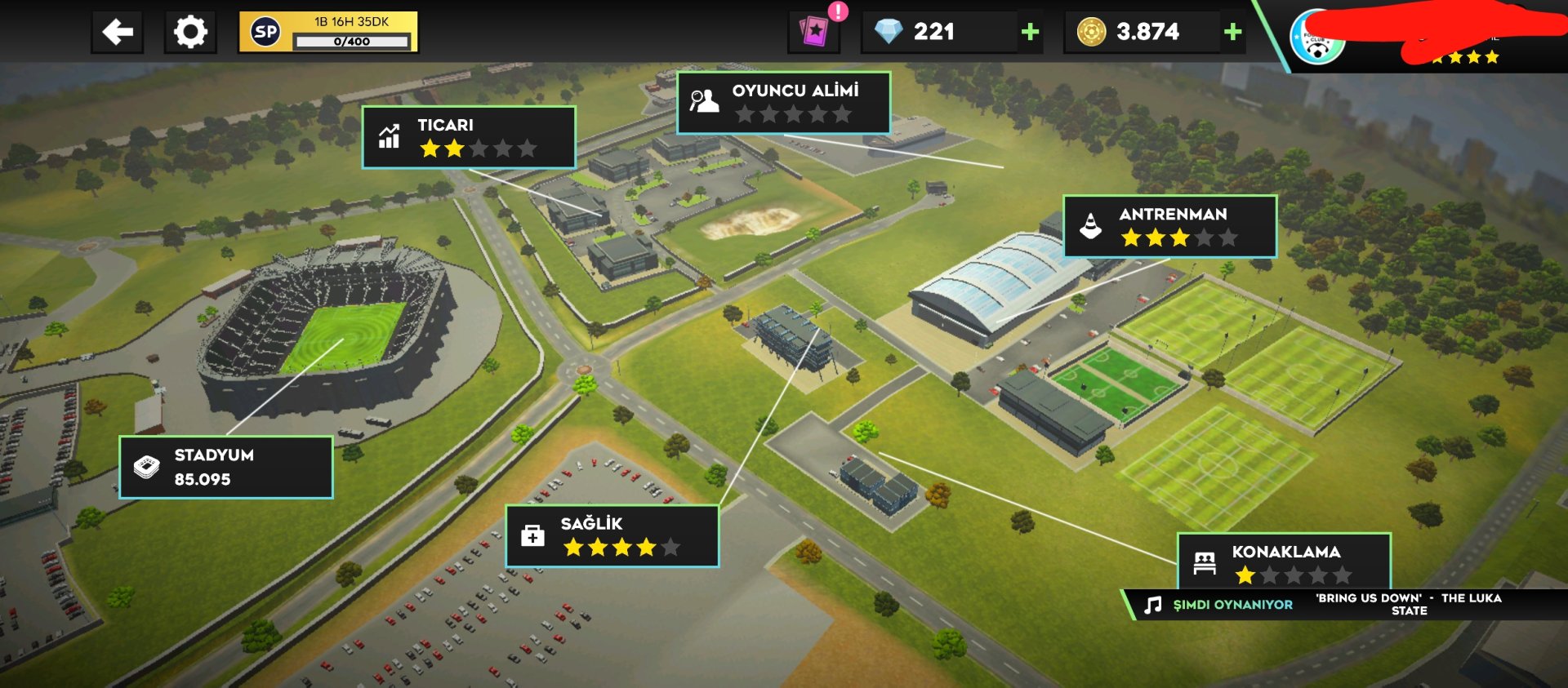This screenshot has height=688, width=1568.
Task: Select the Ticari facility panel
Action: (x=469, y=137)
